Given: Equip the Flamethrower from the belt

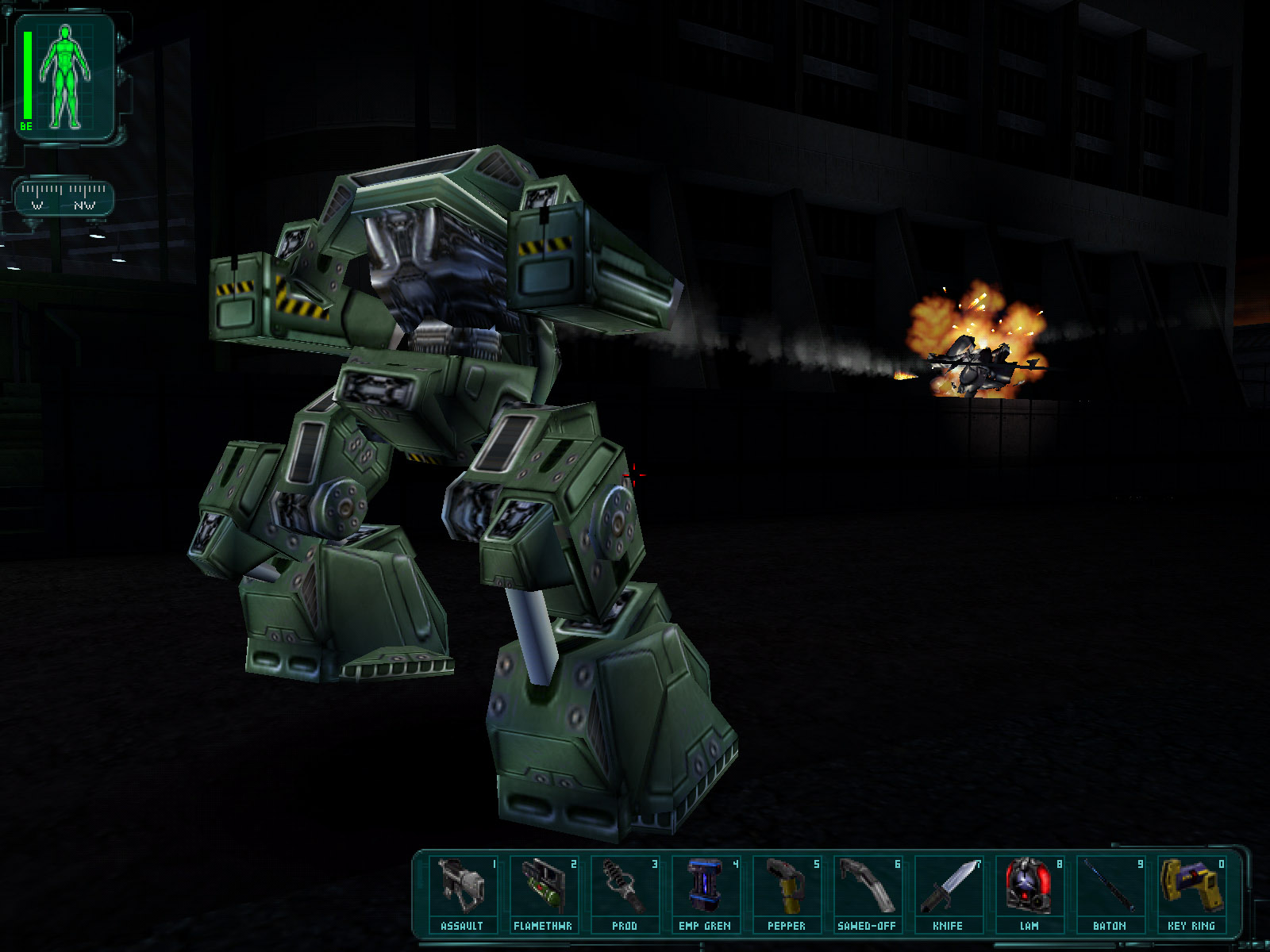Looking at the screenshot, I should (x=543, y=893).
